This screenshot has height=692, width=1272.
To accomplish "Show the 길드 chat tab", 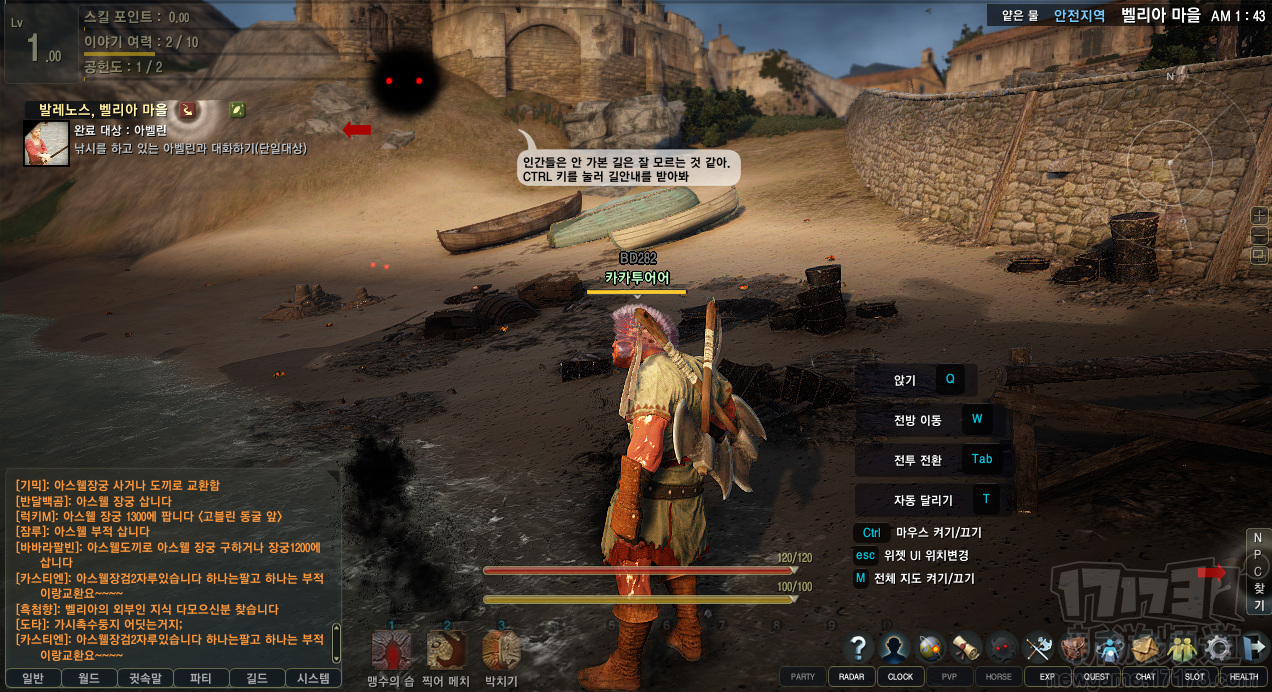I will pos(257,678).
